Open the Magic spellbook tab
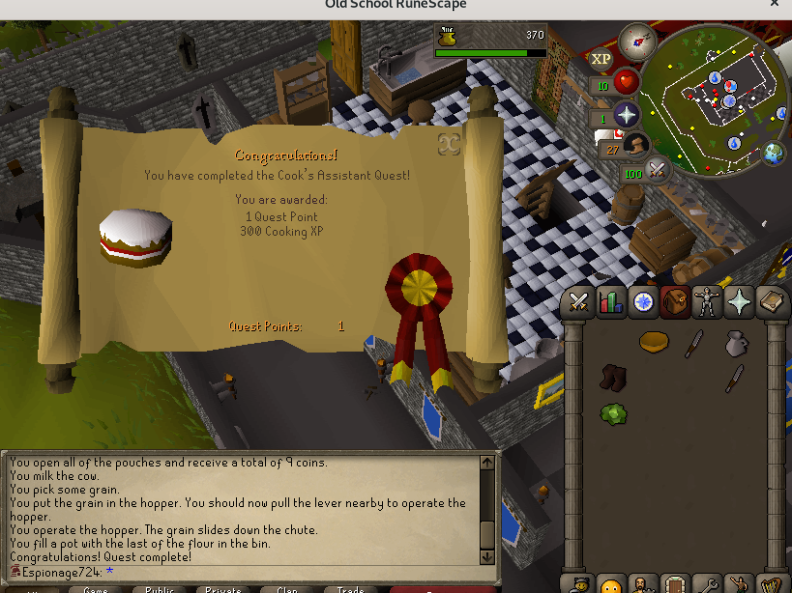Image resolution: width=792 pixels, height=593 pixels. click(772, 302)
